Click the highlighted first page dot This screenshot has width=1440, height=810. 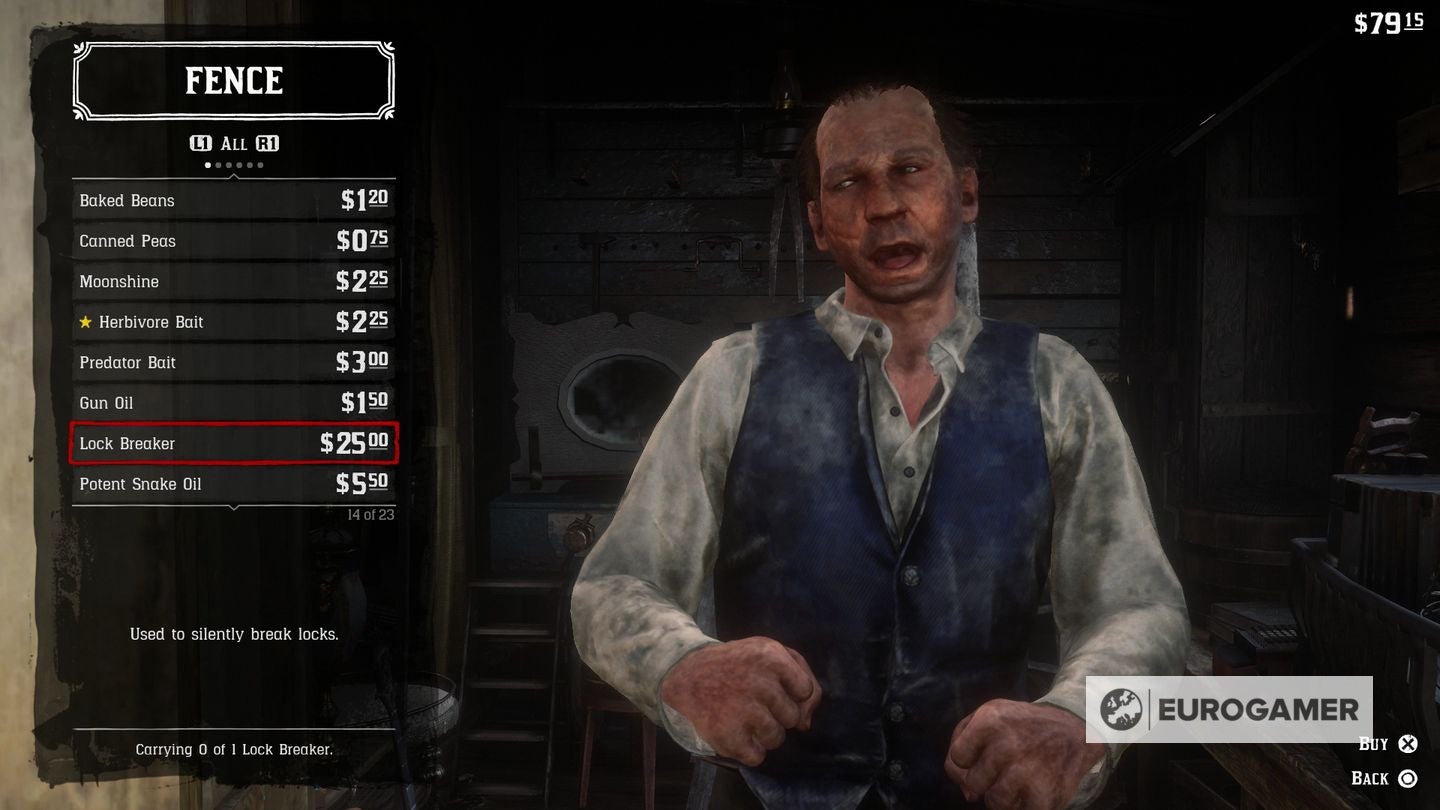[x=207, y=164]
